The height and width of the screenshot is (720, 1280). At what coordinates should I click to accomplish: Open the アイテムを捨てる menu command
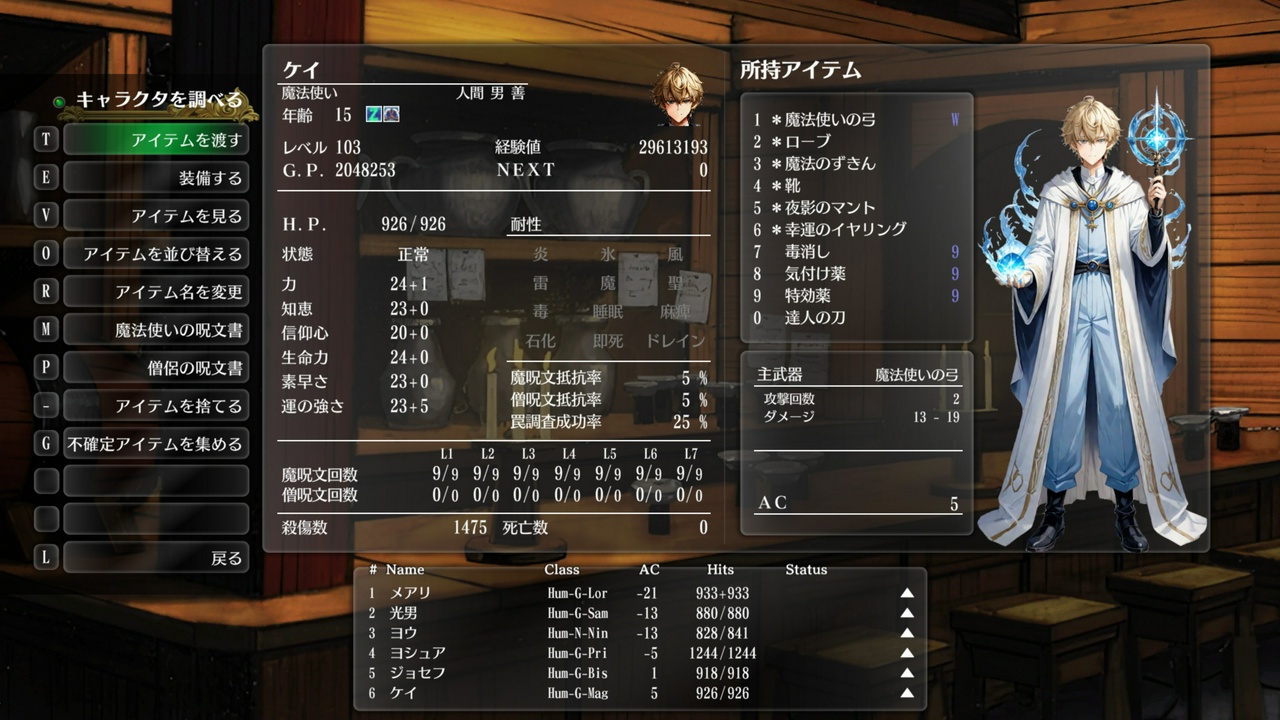(156, 404)
